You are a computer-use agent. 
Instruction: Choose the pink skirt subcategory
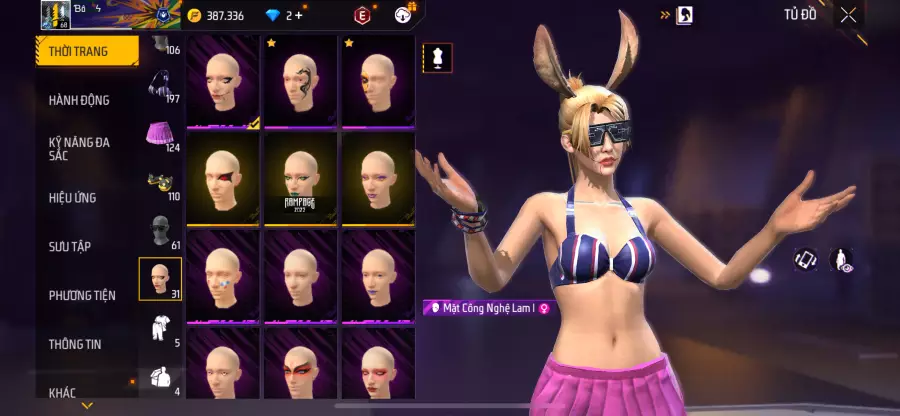(x=158, y=134)
